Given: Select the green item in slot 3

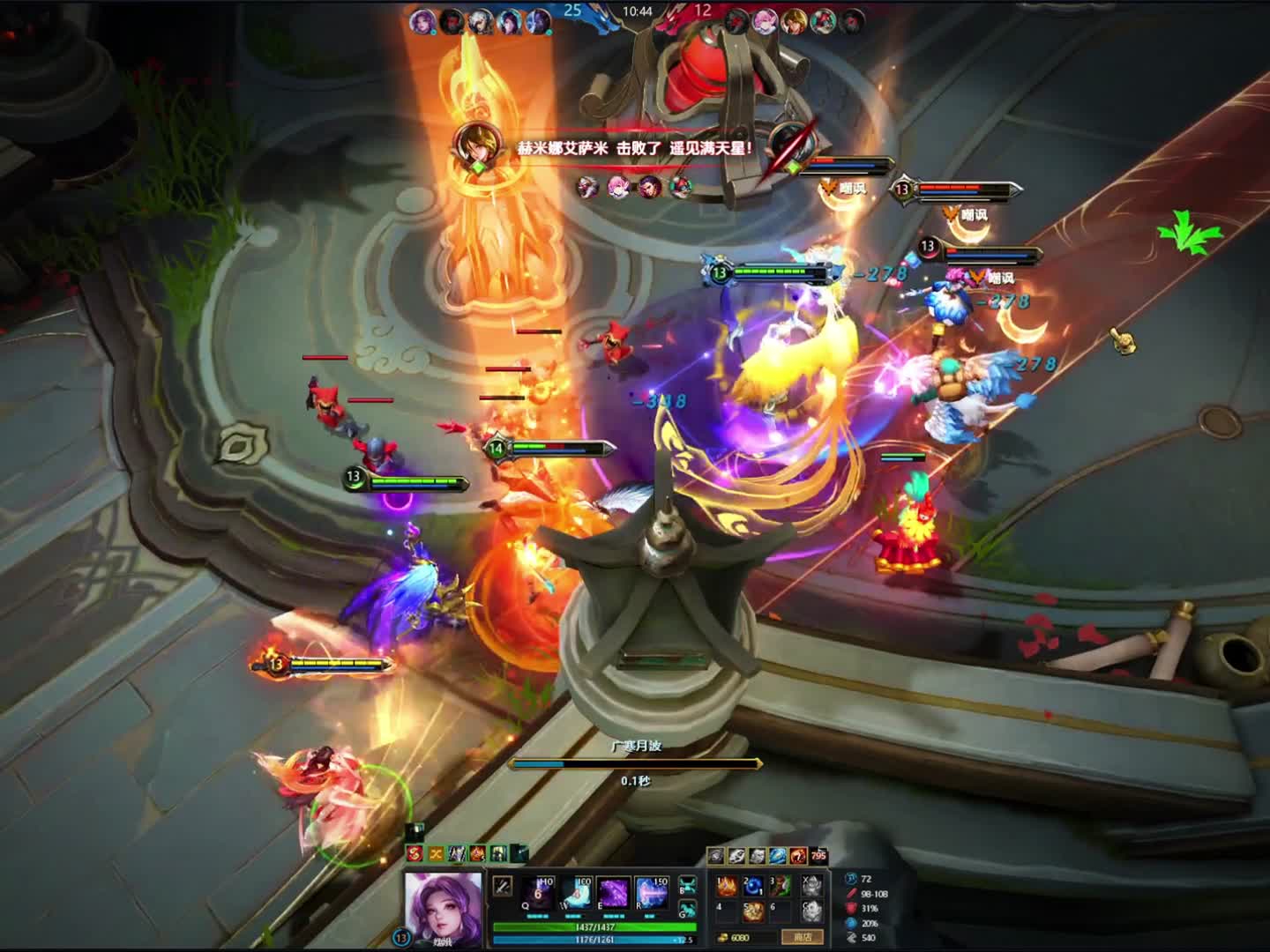Looking at the screenshot, I should (x=780, y=886).
